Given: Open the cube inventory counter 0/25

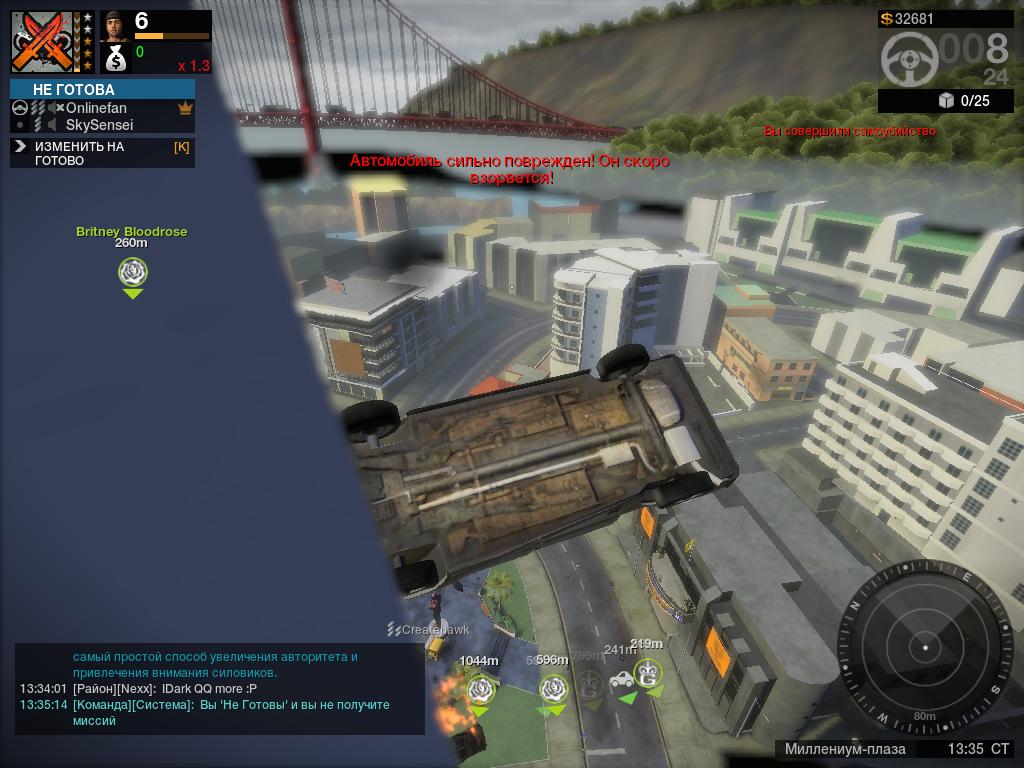Looking at the screenshot, I should click(963, 100).
